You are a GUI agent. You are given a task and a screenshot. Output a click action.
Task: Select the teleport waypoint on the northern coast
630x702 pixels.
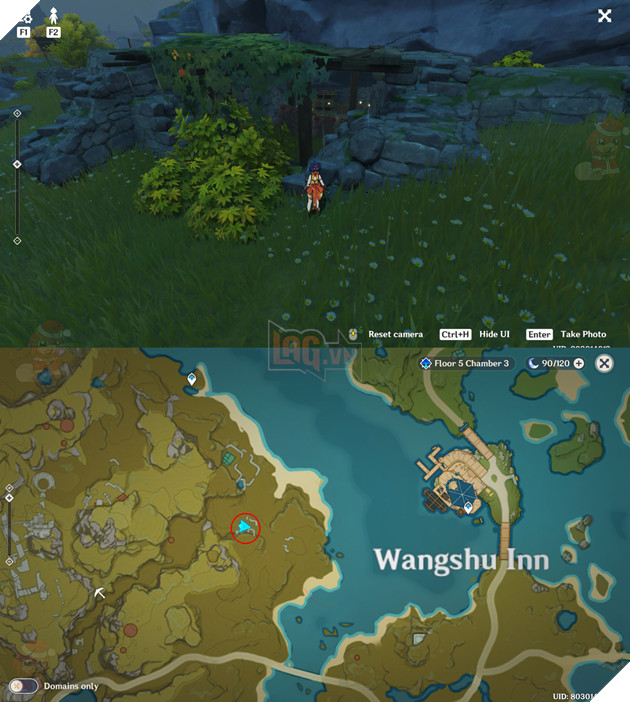point(192,379)
